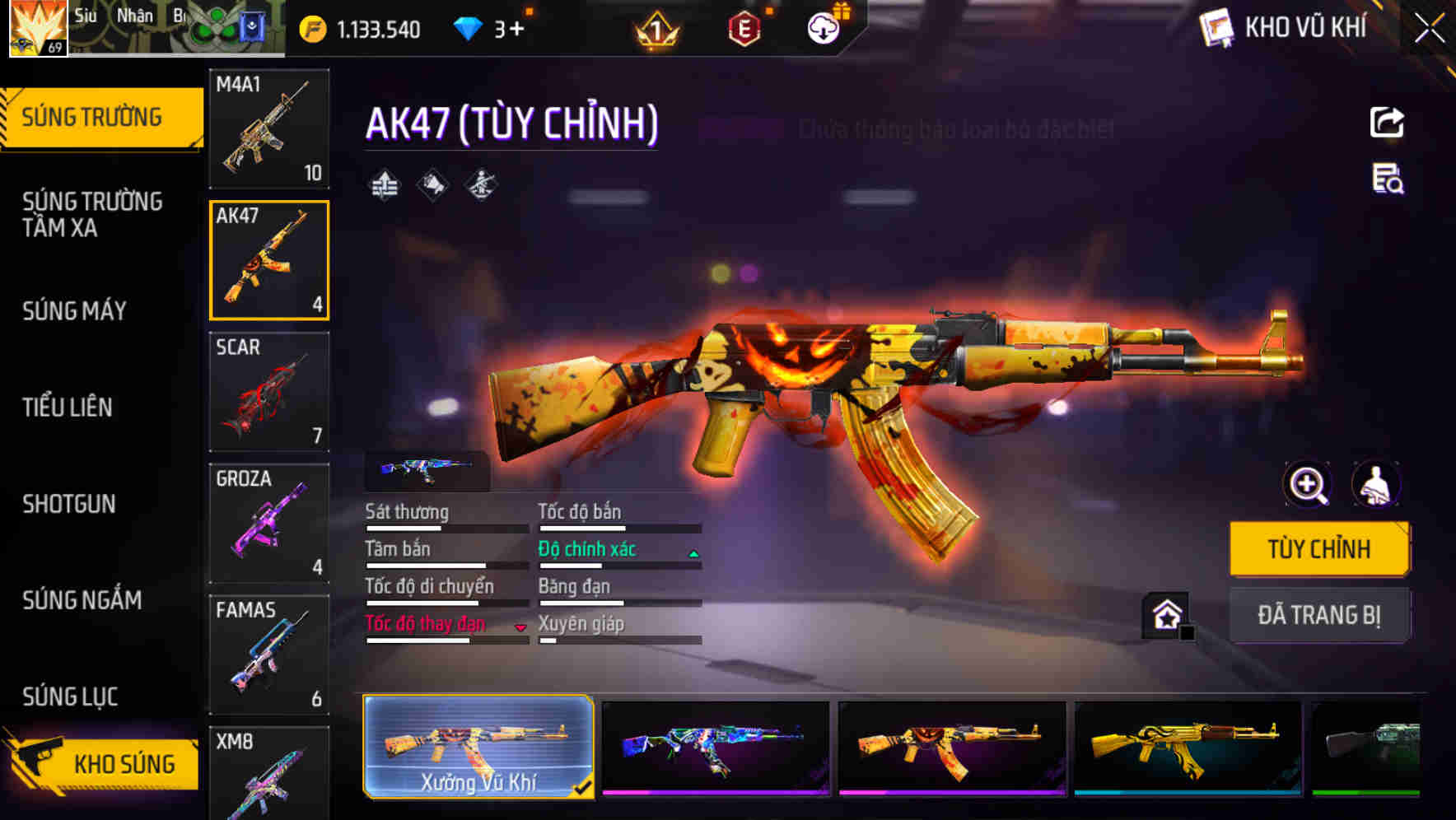
Task: Switch to the SHOTGUN category tab
Action: 69,504
